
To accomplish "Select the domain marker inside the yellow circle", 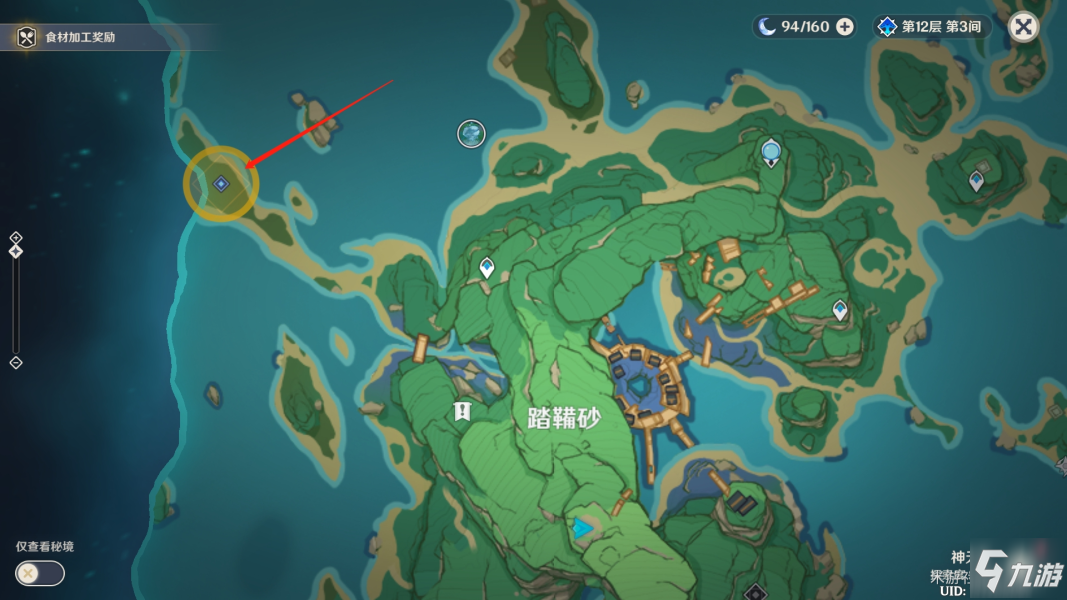I will click(221, 184).
